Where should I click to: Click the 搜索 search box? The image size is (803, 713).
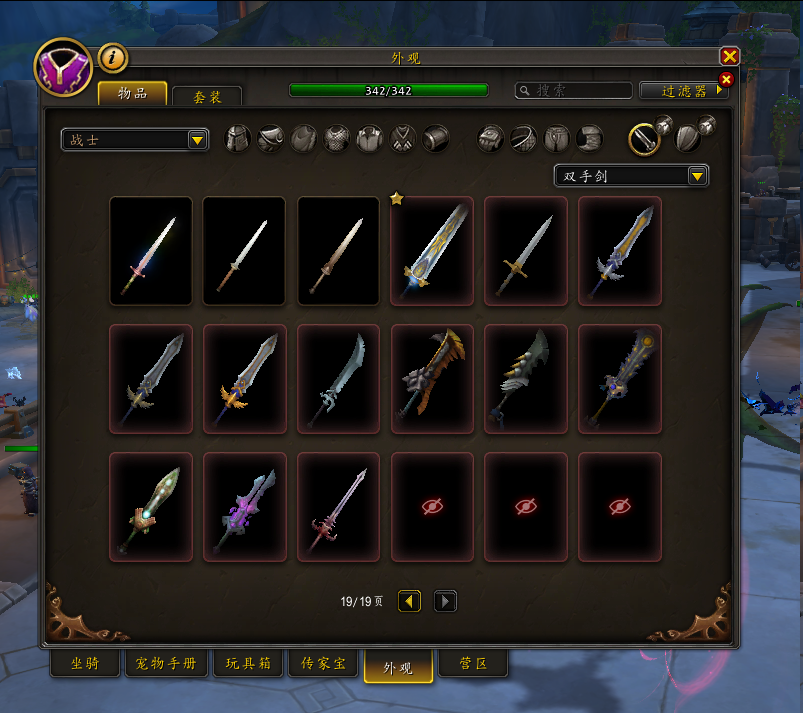tap(573, 90)
